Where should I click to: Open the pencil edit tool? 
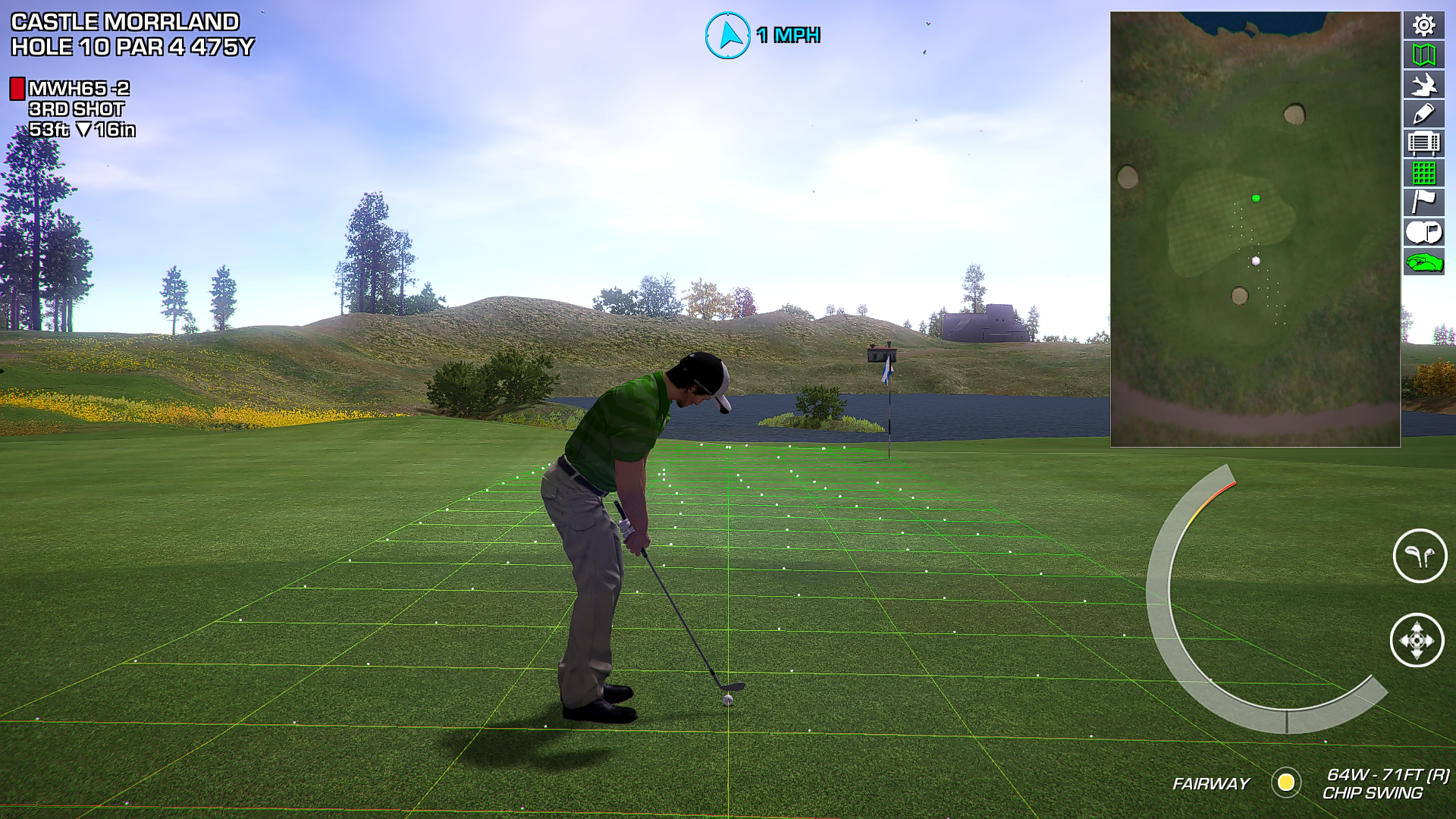tap(1423, 114)
